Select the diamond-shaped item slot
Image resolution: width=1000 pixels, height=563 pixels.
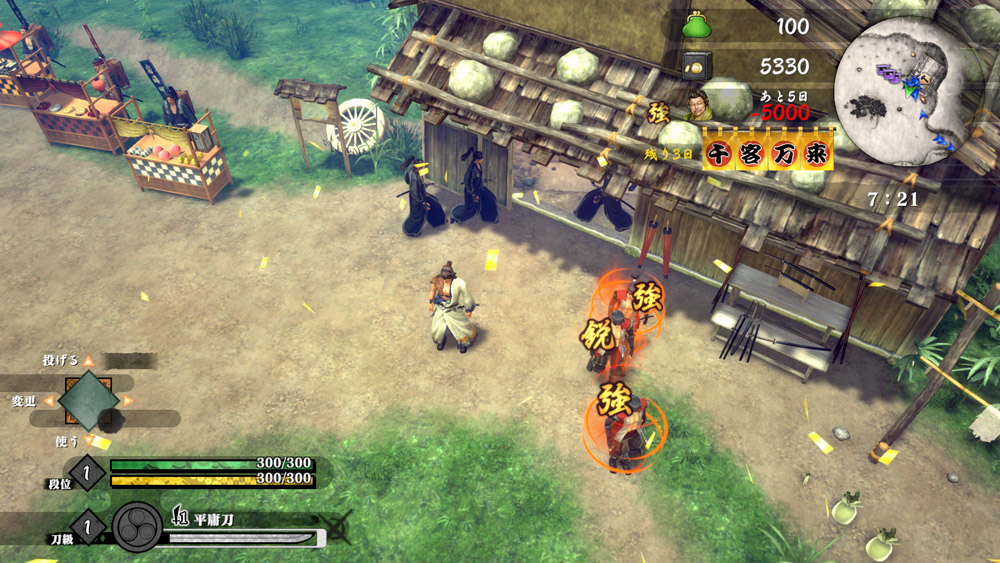pyautogui.click(x=88, y=401)
